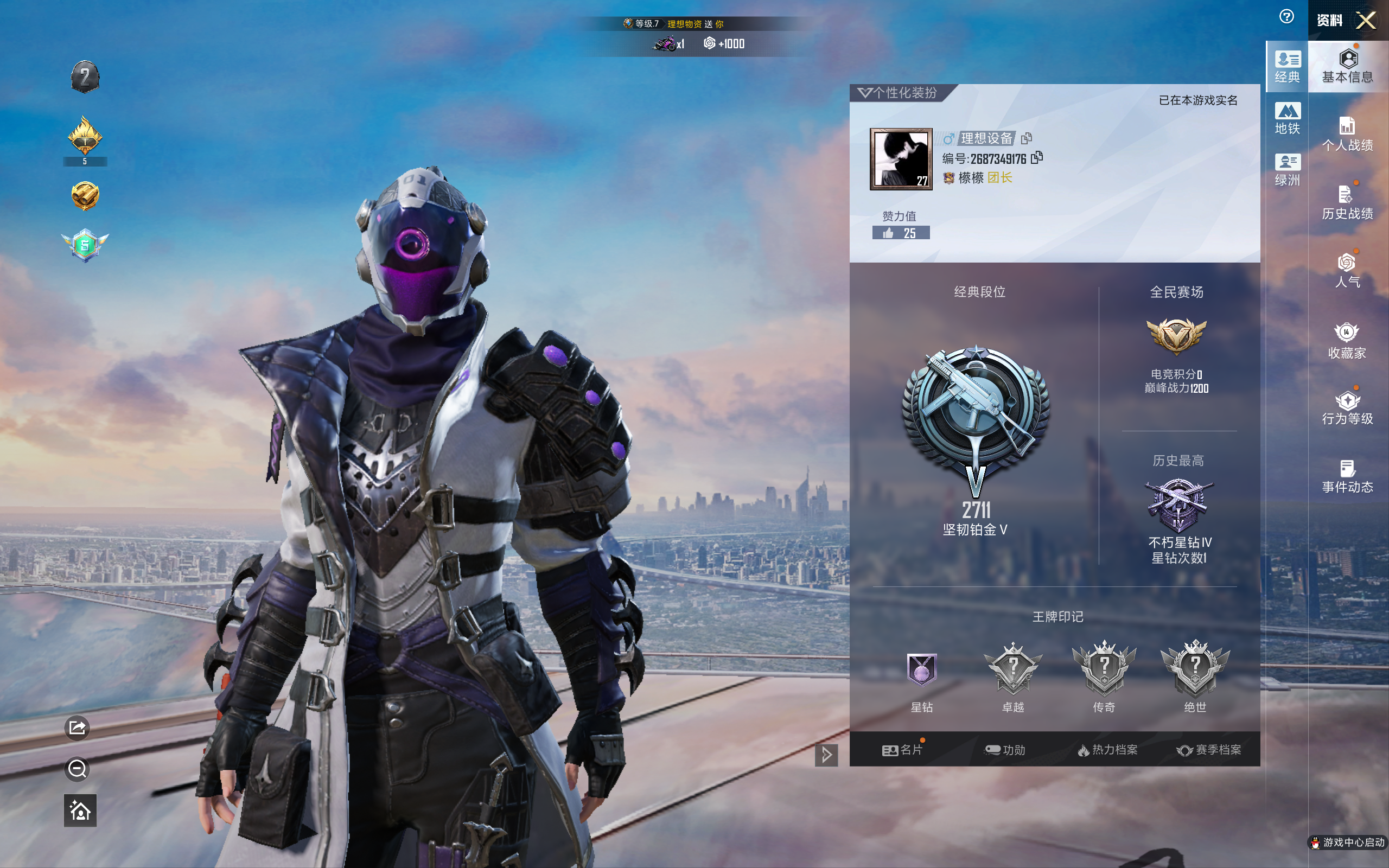The image size is (1389, 868).
Task: Select the 热力档案 bottom tab
Action: point(1107,750)
